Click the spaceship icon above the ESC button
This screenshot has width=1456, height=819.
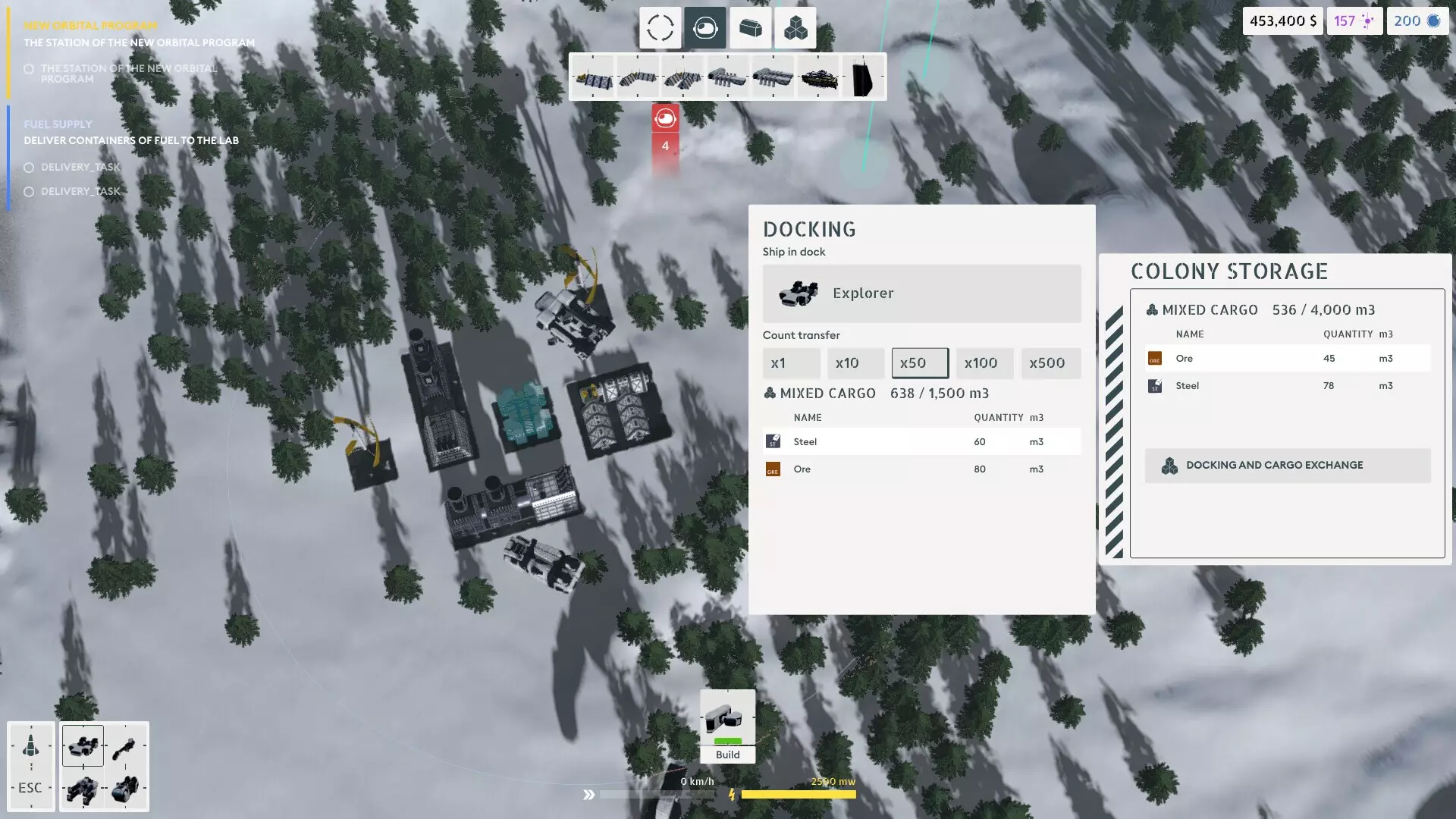click(31, 745)
